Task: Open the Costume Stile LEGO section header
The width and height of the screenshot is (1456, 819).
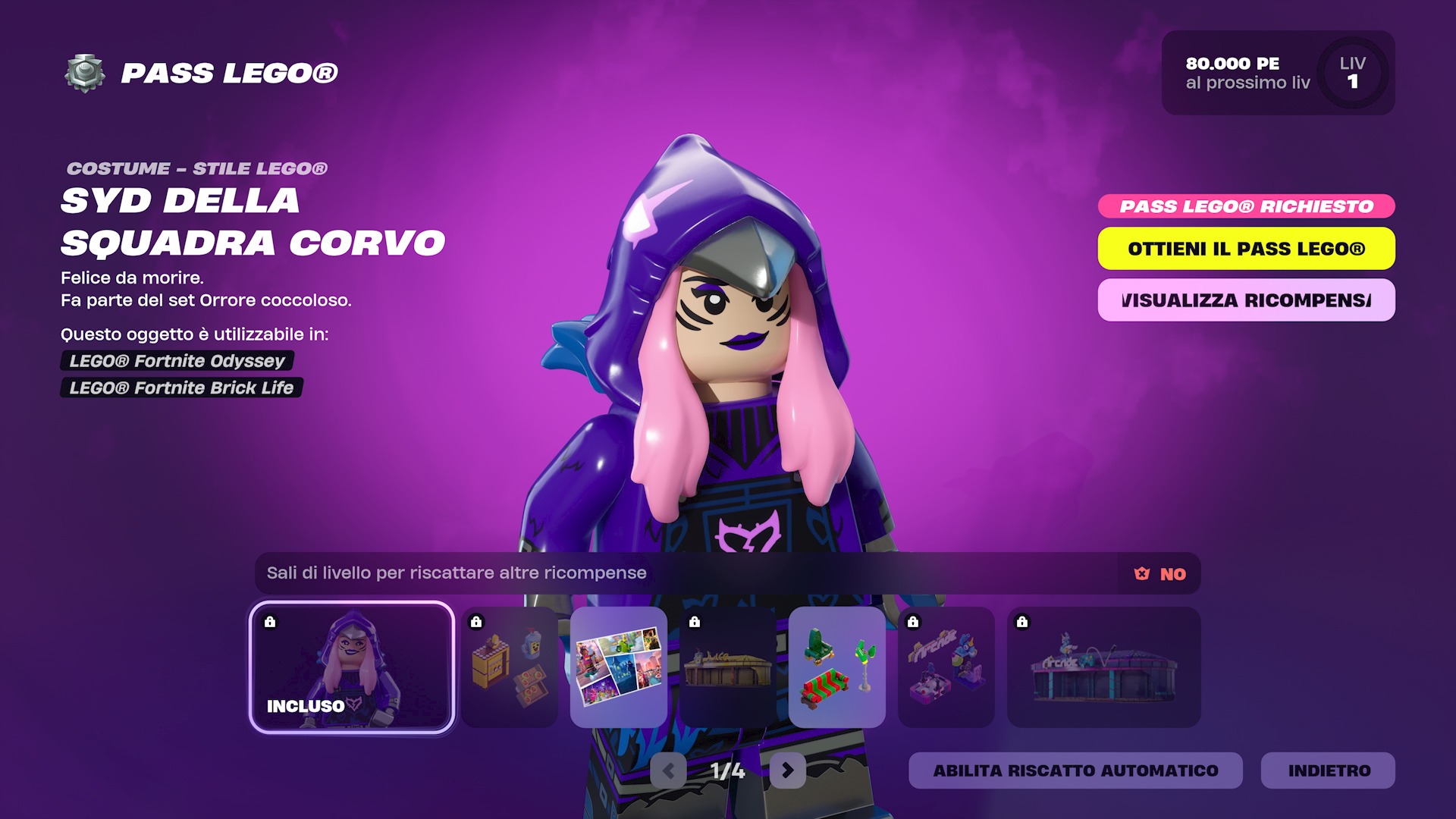Action: (196, 168)
